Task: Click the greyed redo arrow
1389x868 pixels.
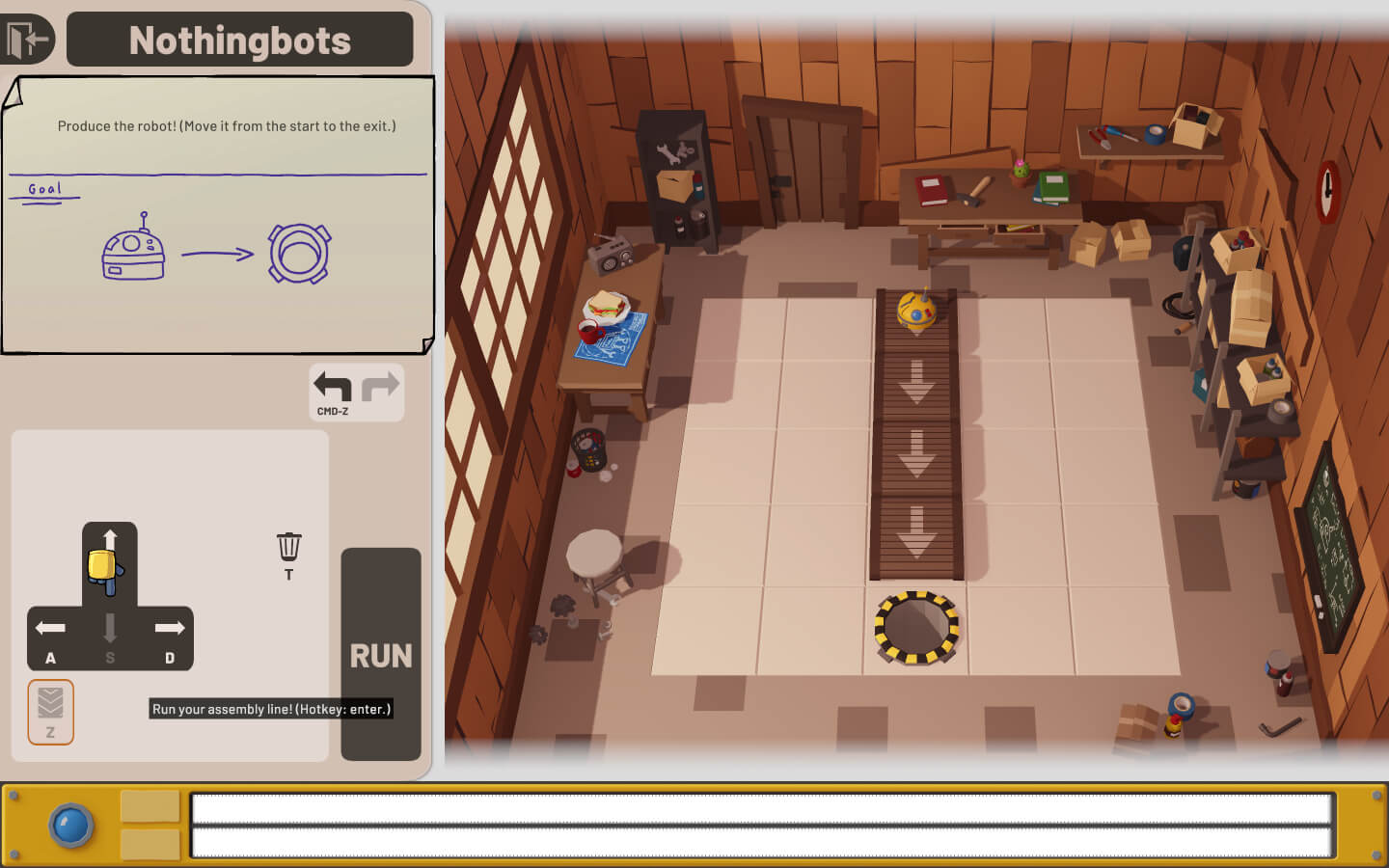Action: (380, 388)
